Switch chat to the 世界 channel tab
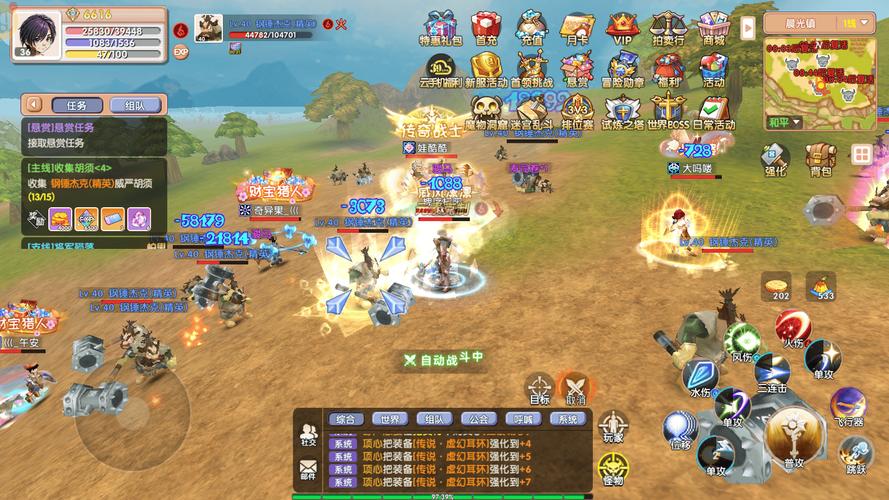889x500 pixels. coord(388,419)
